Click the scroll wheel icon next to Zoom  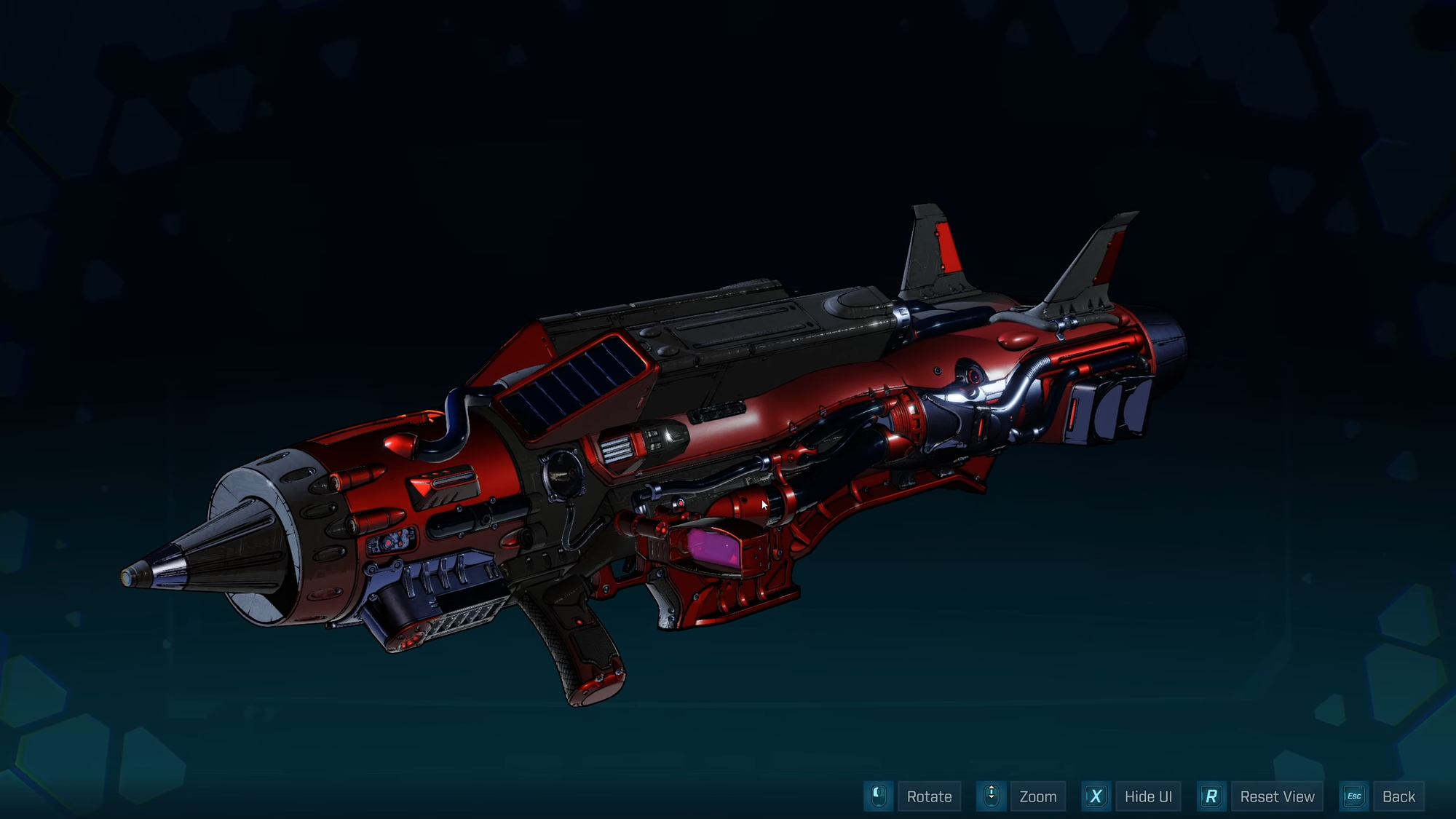(991, 796)
